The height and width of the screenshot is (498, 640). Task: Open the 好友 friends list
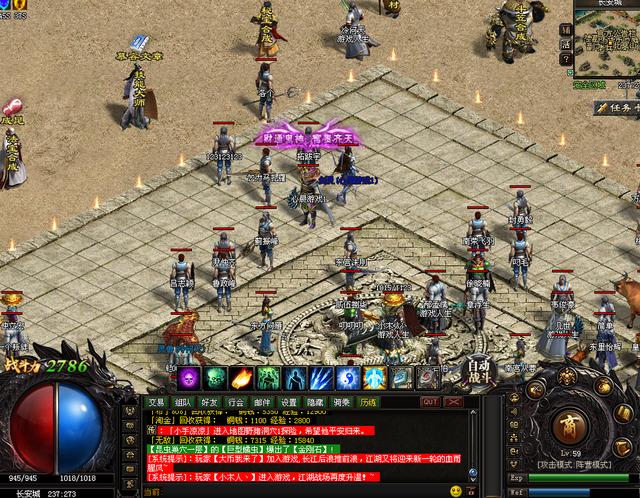click(209, 402)
